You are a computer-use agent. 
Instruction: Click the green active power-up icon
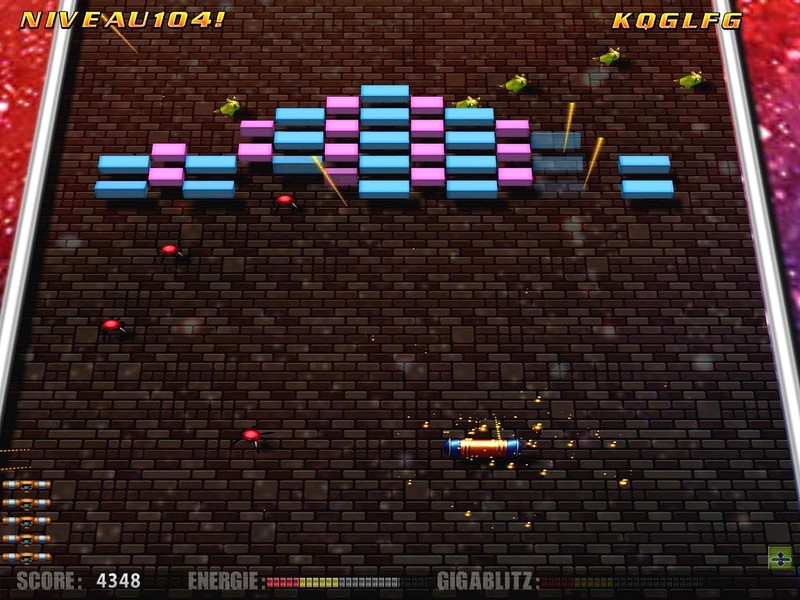pos(780,558)
